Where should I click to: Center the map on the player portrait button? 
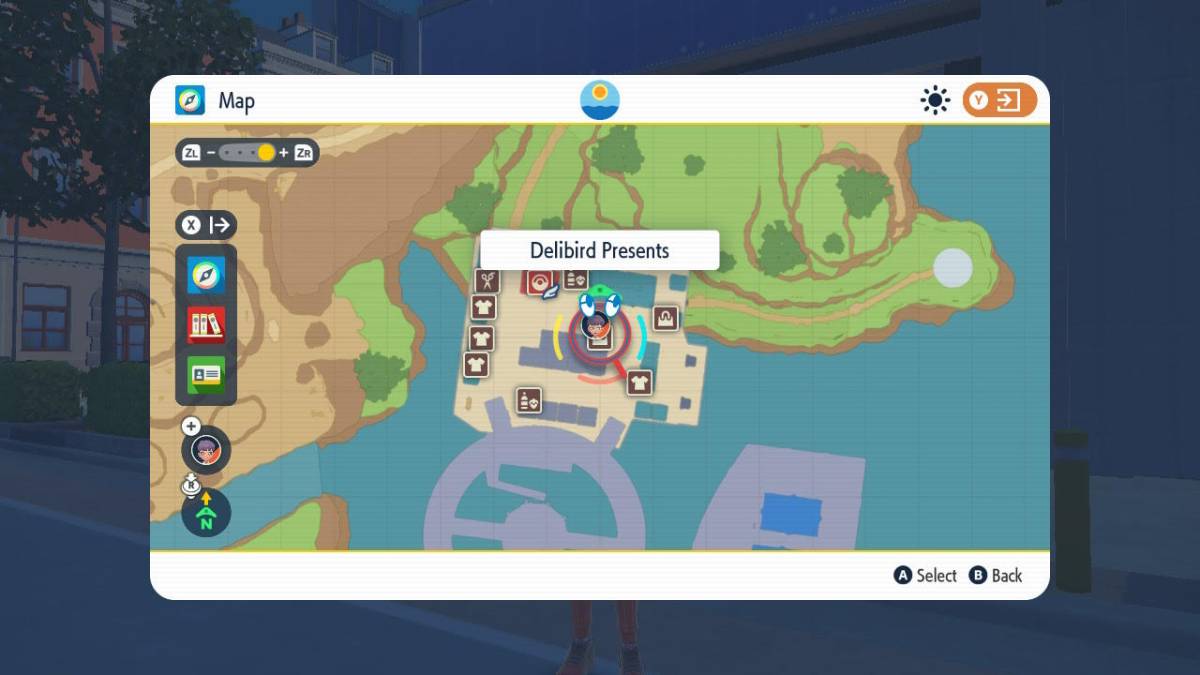click(206, 451)
